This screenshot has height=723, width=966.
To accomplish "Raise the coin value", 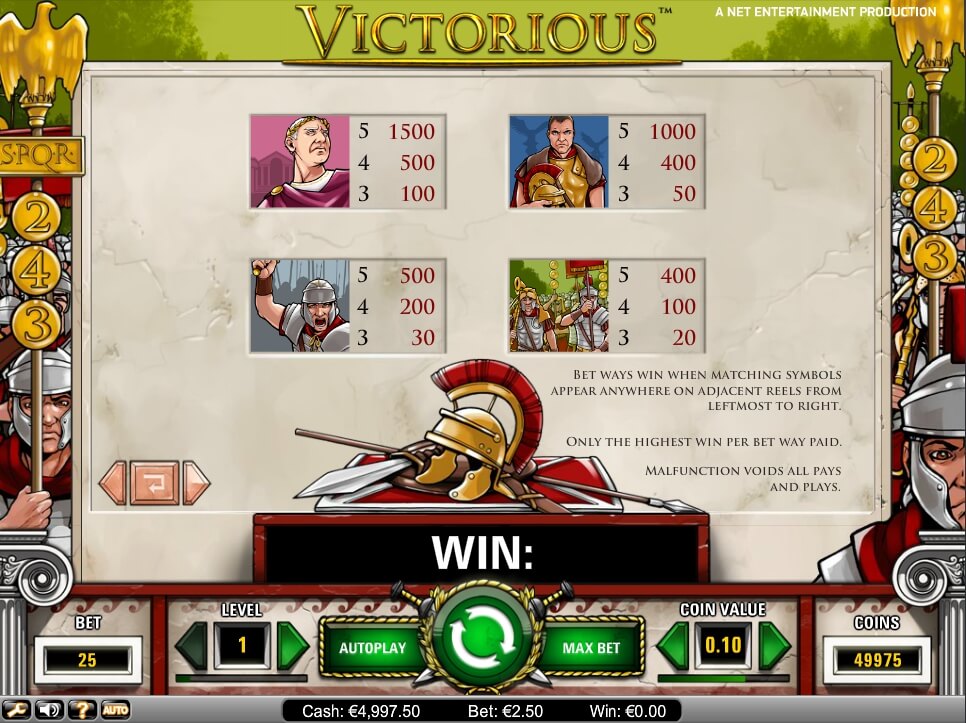I will coord(774,645).
